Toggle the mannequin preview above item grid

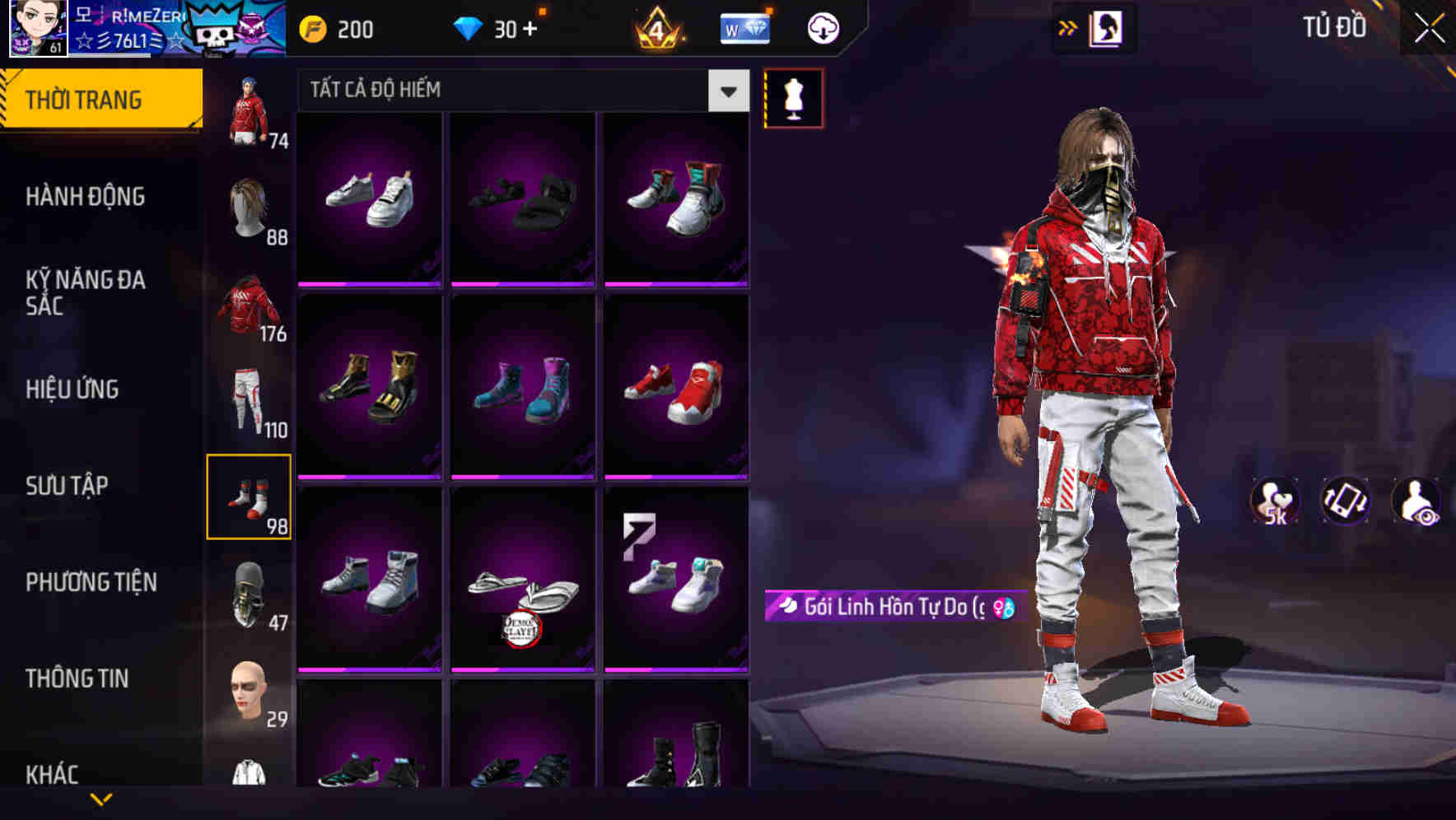pyautogui.click(x=793, y=98)
